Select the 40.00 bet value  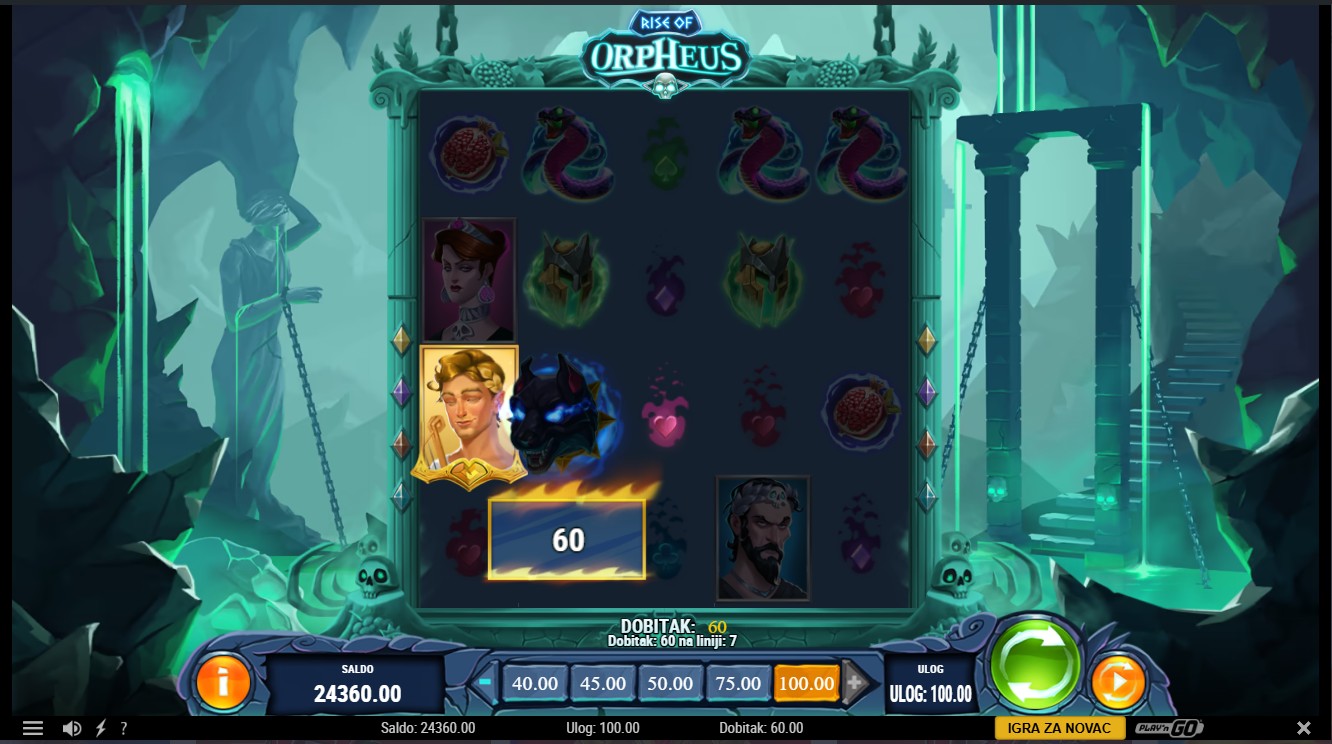535,684
